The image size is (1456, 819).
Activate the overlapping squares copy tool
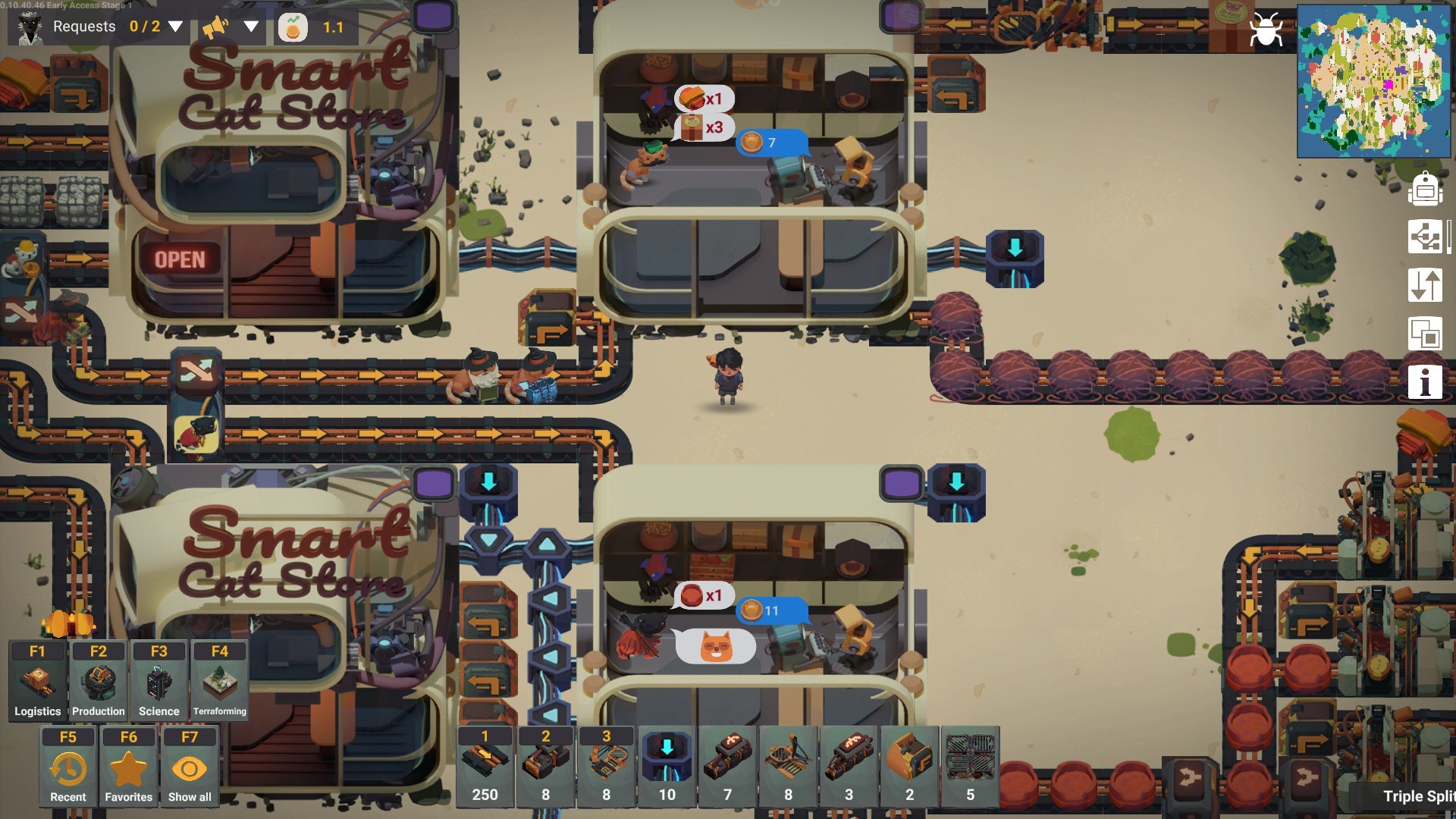pyautogui.click(x=1425, y=334)
